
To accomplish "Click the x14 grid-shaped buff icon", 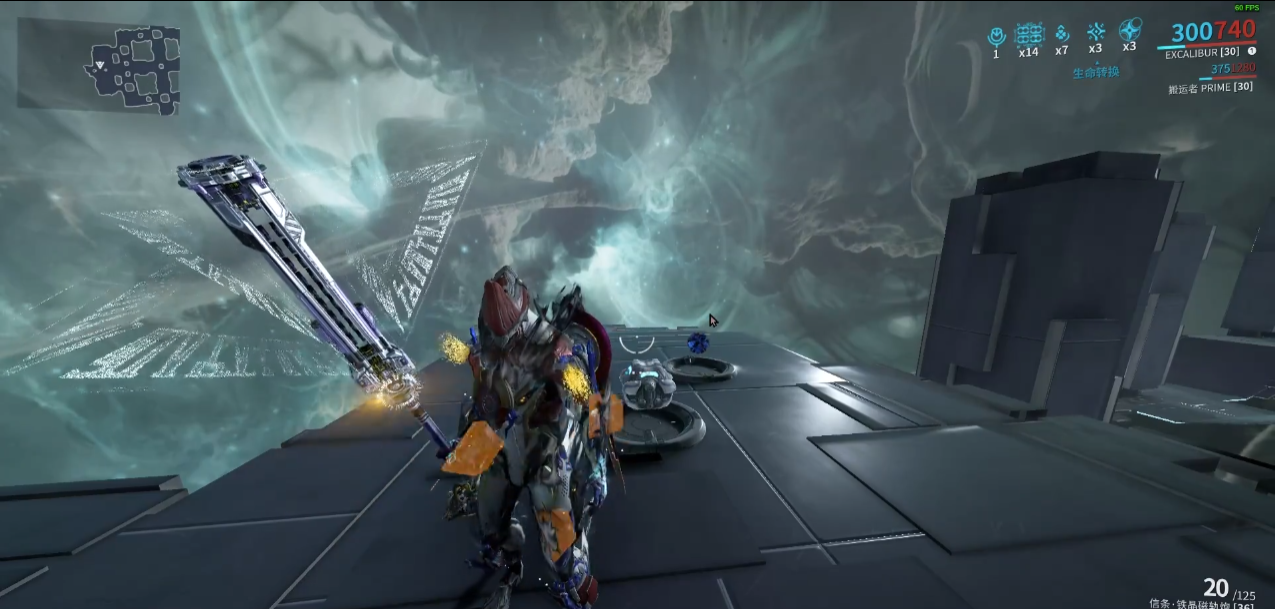I will [1029, 35].
